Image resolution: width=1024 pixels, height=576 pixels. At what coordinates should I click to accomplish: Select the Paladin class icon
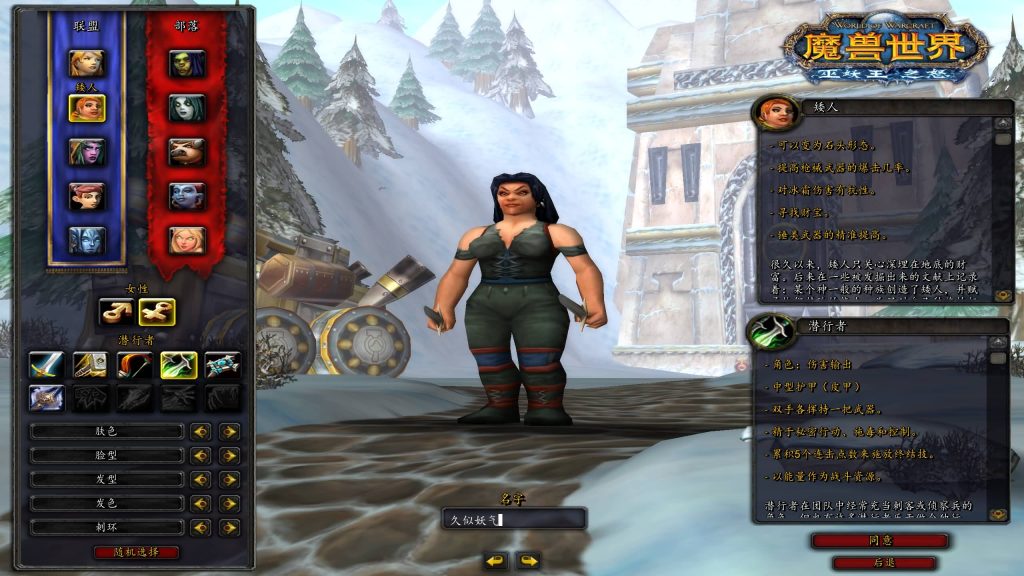[x=90, y=365]
